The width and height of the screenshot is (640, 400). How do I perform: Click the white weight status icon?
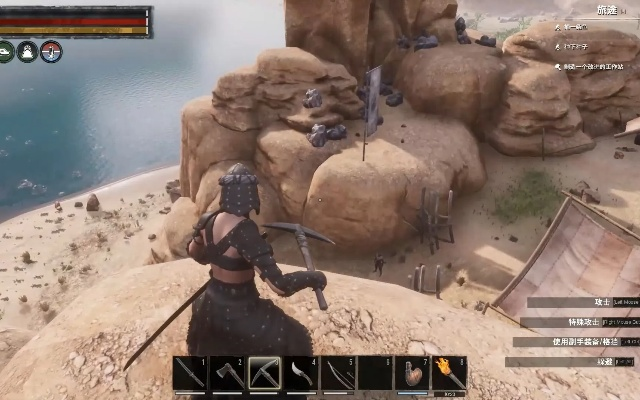pos(27,51)
